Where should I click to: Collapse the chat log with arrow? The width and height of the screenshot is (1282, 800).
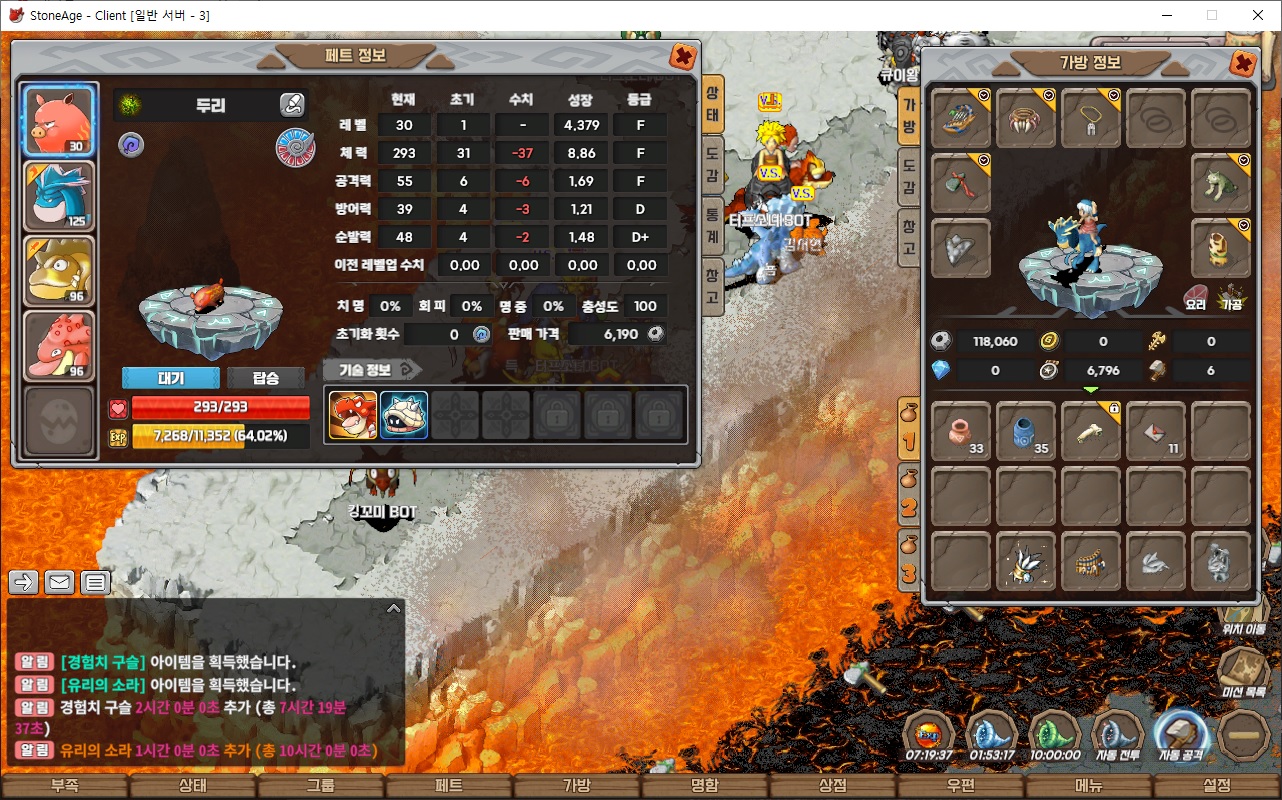(x=393, y=608)
